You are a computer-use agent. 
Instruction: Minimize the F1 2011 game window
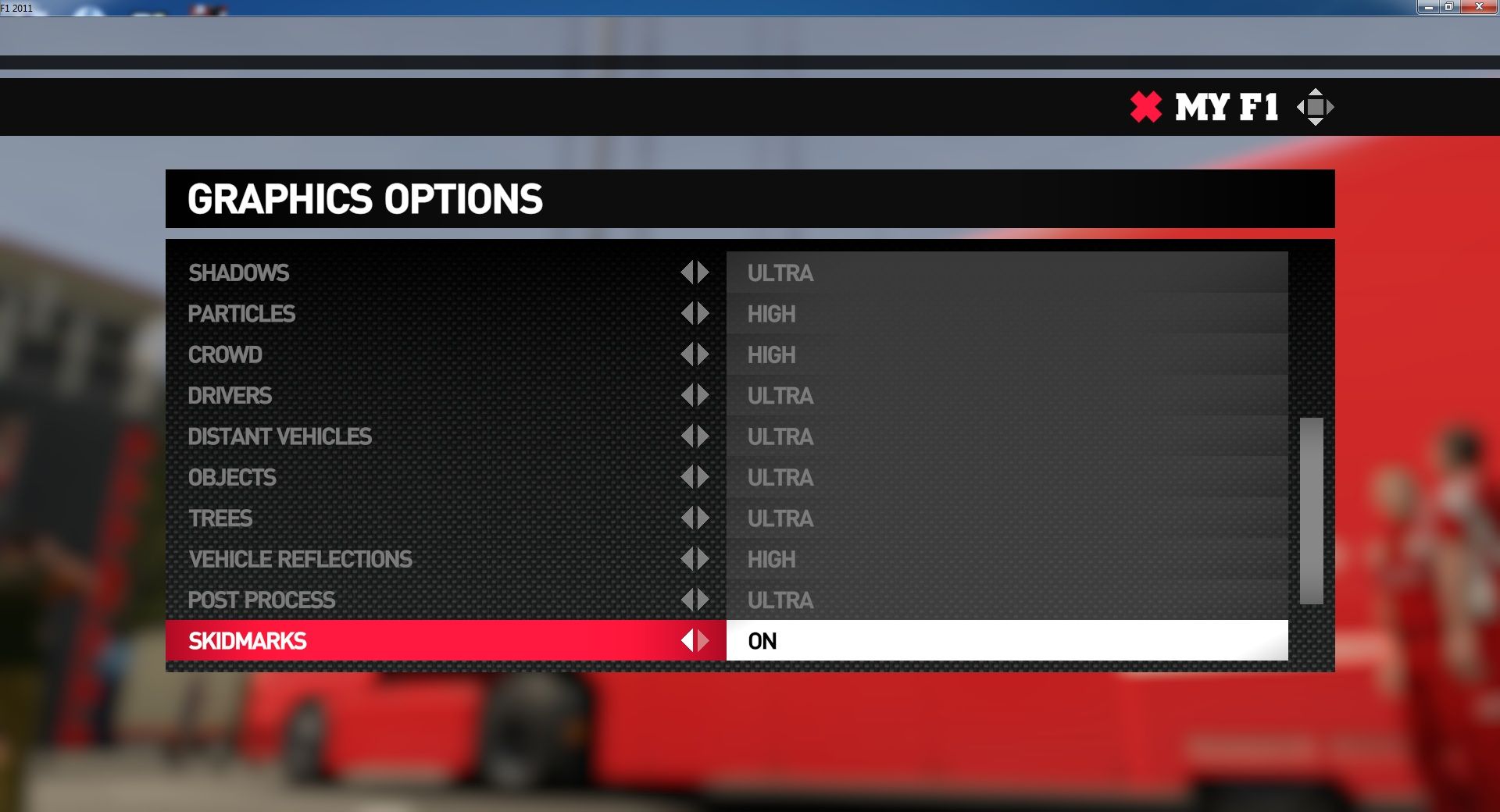(x=1428, y=7)
